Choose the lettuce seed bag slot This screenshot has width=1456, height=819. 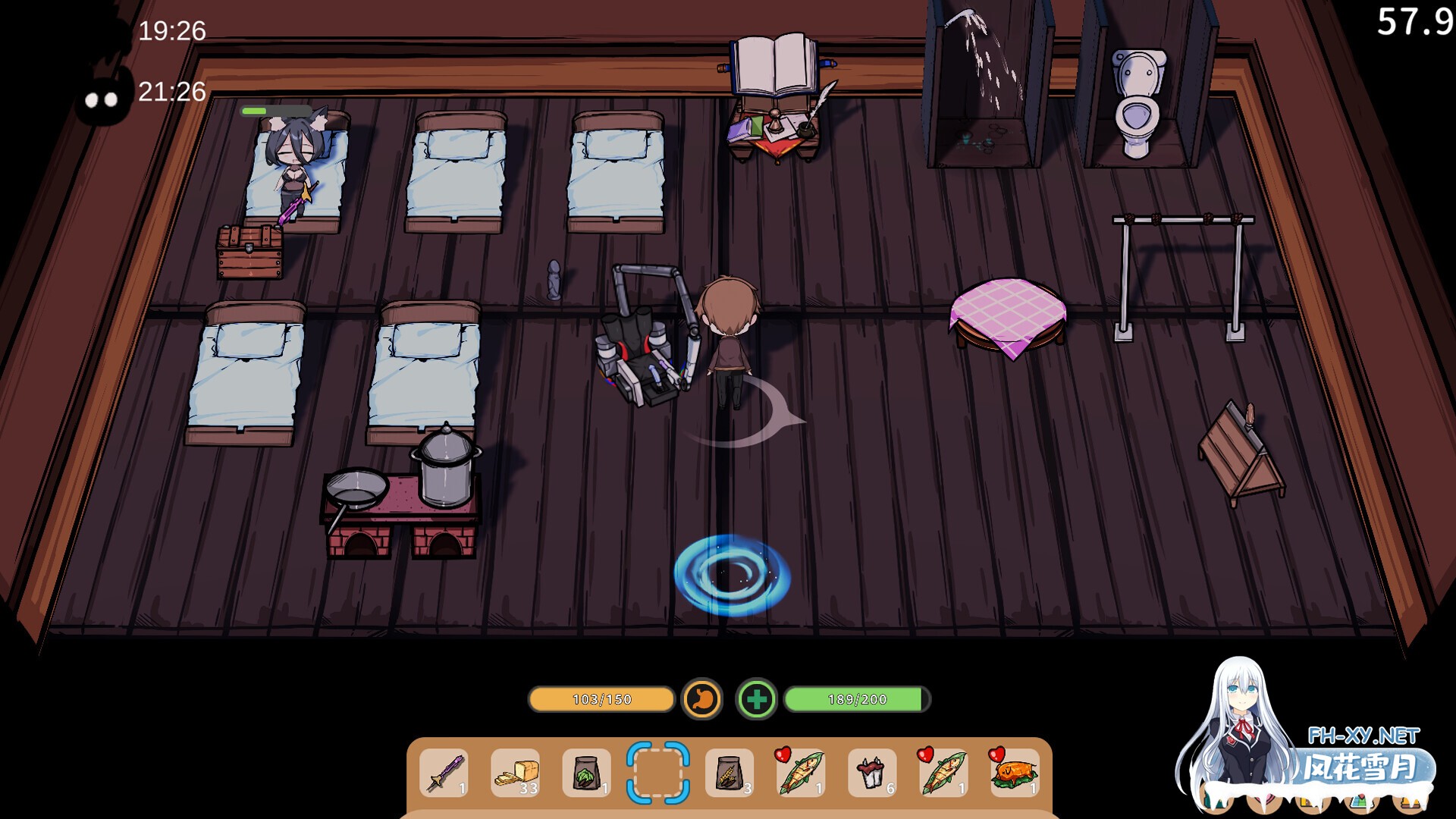[586, 773]
